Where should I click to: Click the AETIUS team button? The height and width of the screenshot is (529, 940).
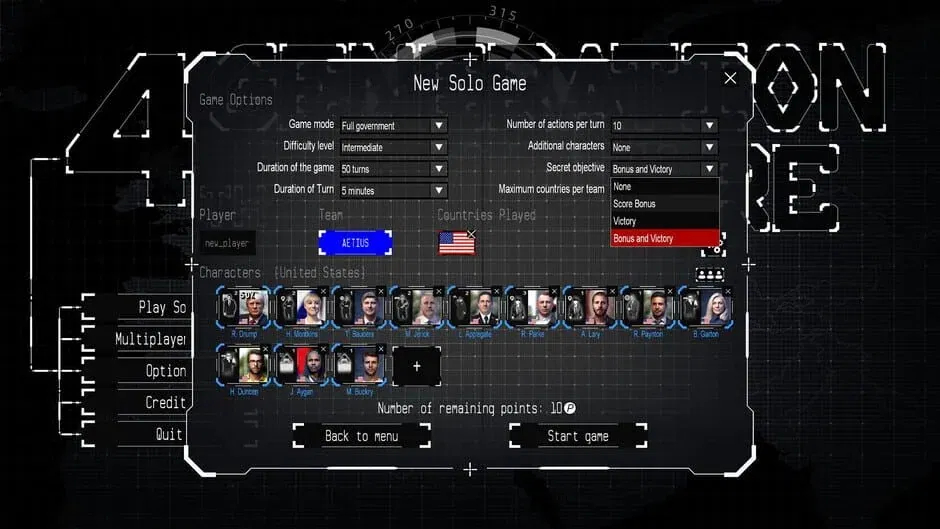tap(355, 243)
